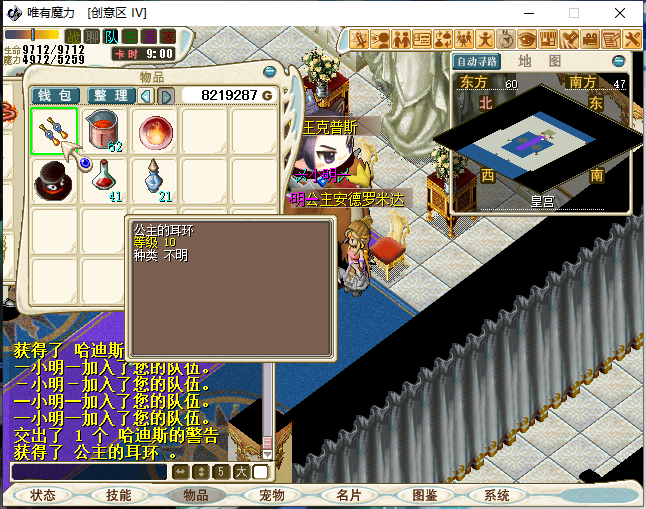Close the 物品 inventory panel
This screenshot has height=509, width=646.
pyautogui.click(x=267, y=72)
